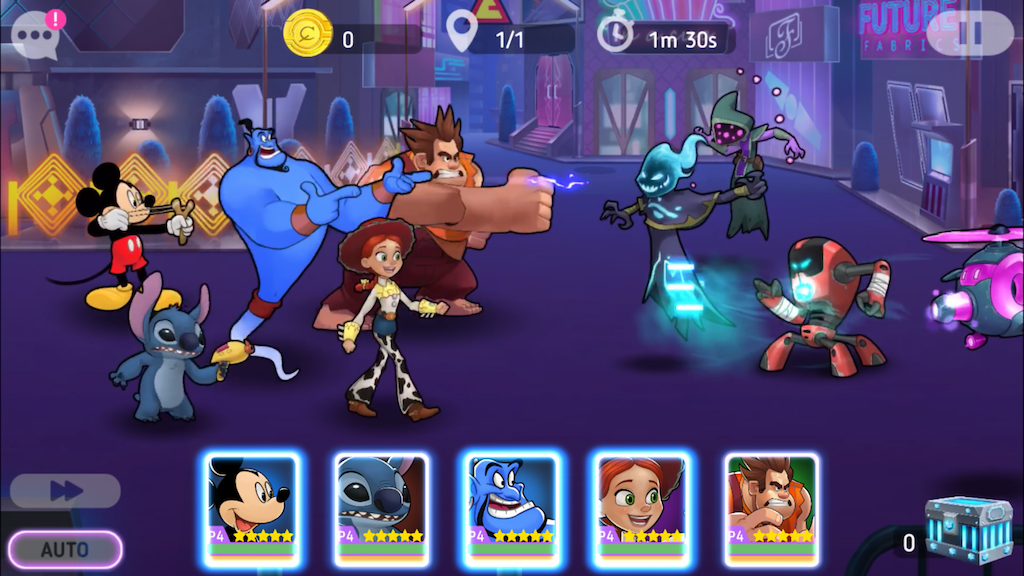Trigger Wreck-It Ralph's hero card

[771, 503]
